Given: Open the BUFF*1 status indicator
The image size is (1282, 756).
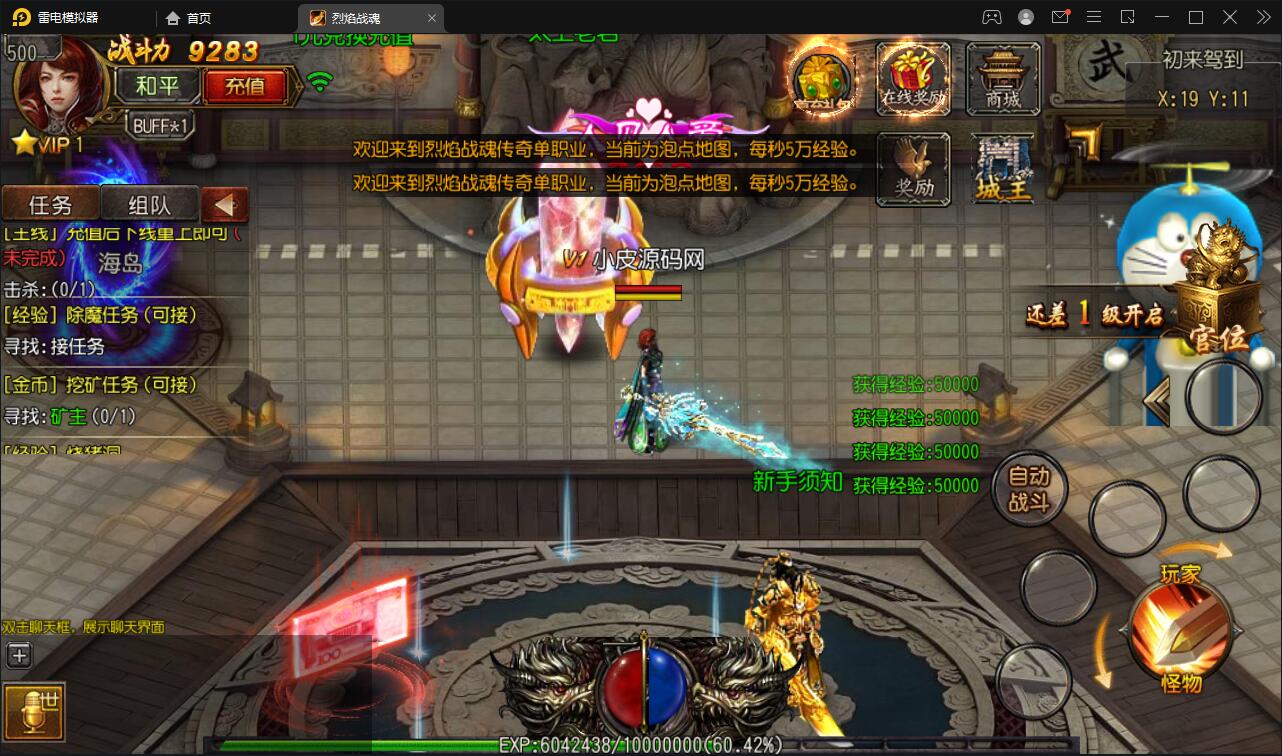Looking at the screenshot, I should point(160,126).
